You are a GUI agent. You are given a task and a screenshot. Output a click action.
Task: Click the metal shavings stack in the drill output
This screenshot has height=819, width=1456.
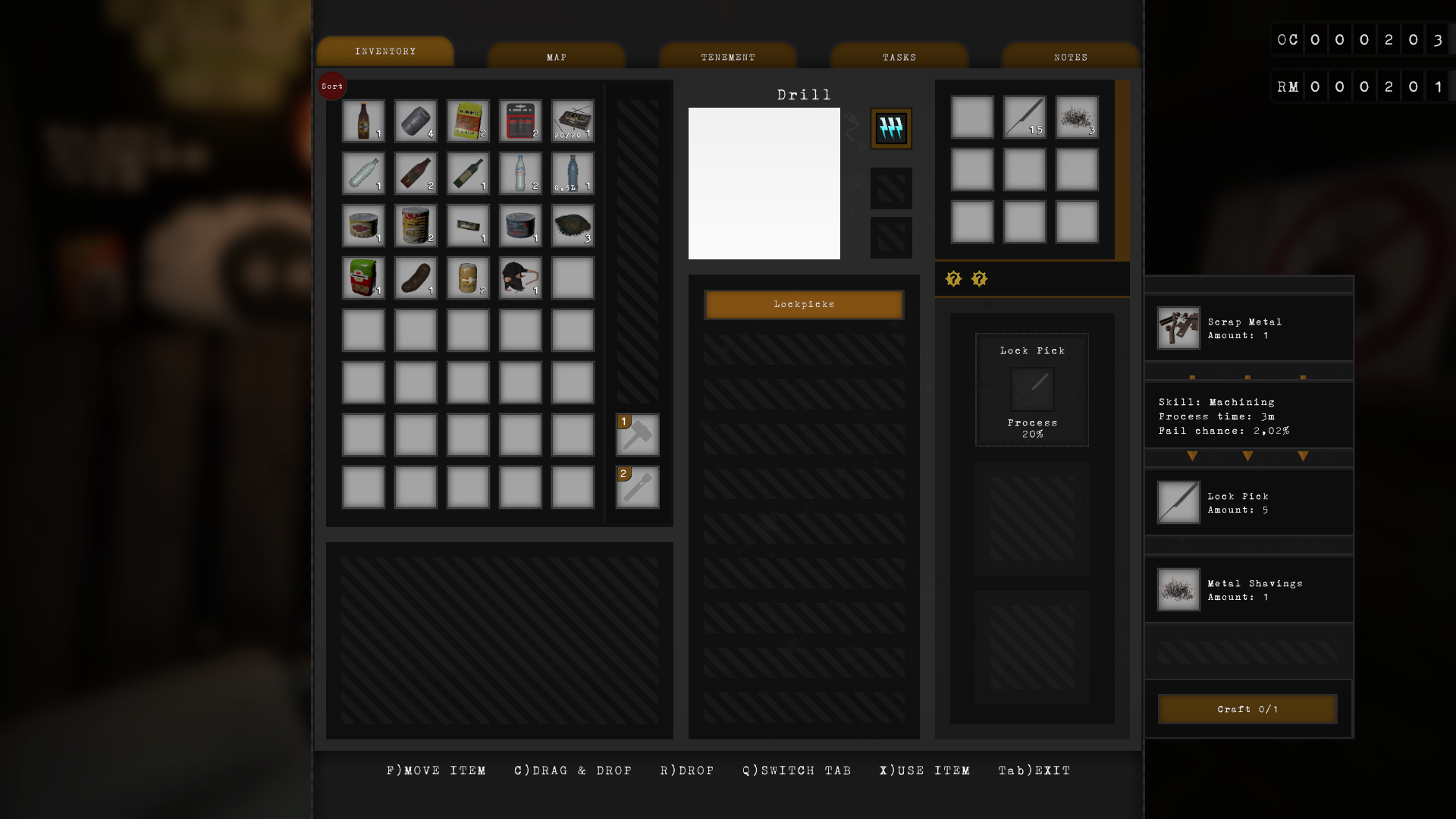click(x=1076, y=118)
